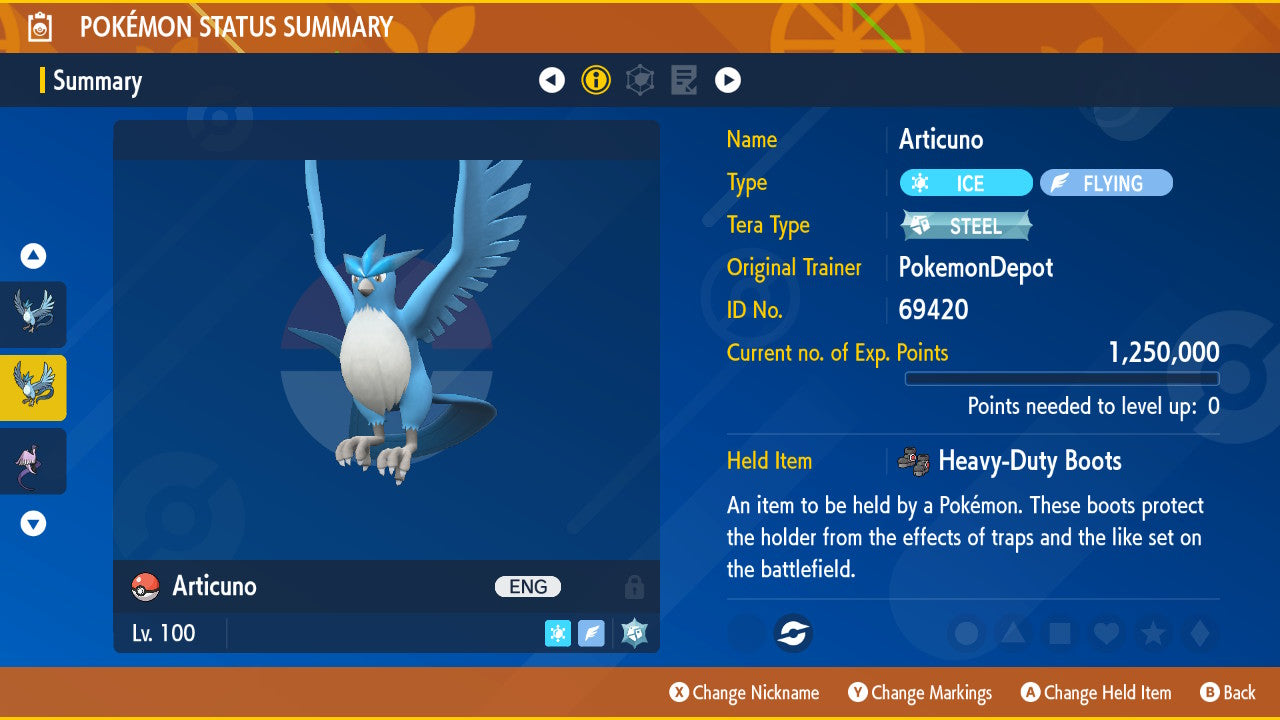Choose the purple Galarian Articuno thumbnail
Viewport: 1280px width, 720px height.
(33, 461)
